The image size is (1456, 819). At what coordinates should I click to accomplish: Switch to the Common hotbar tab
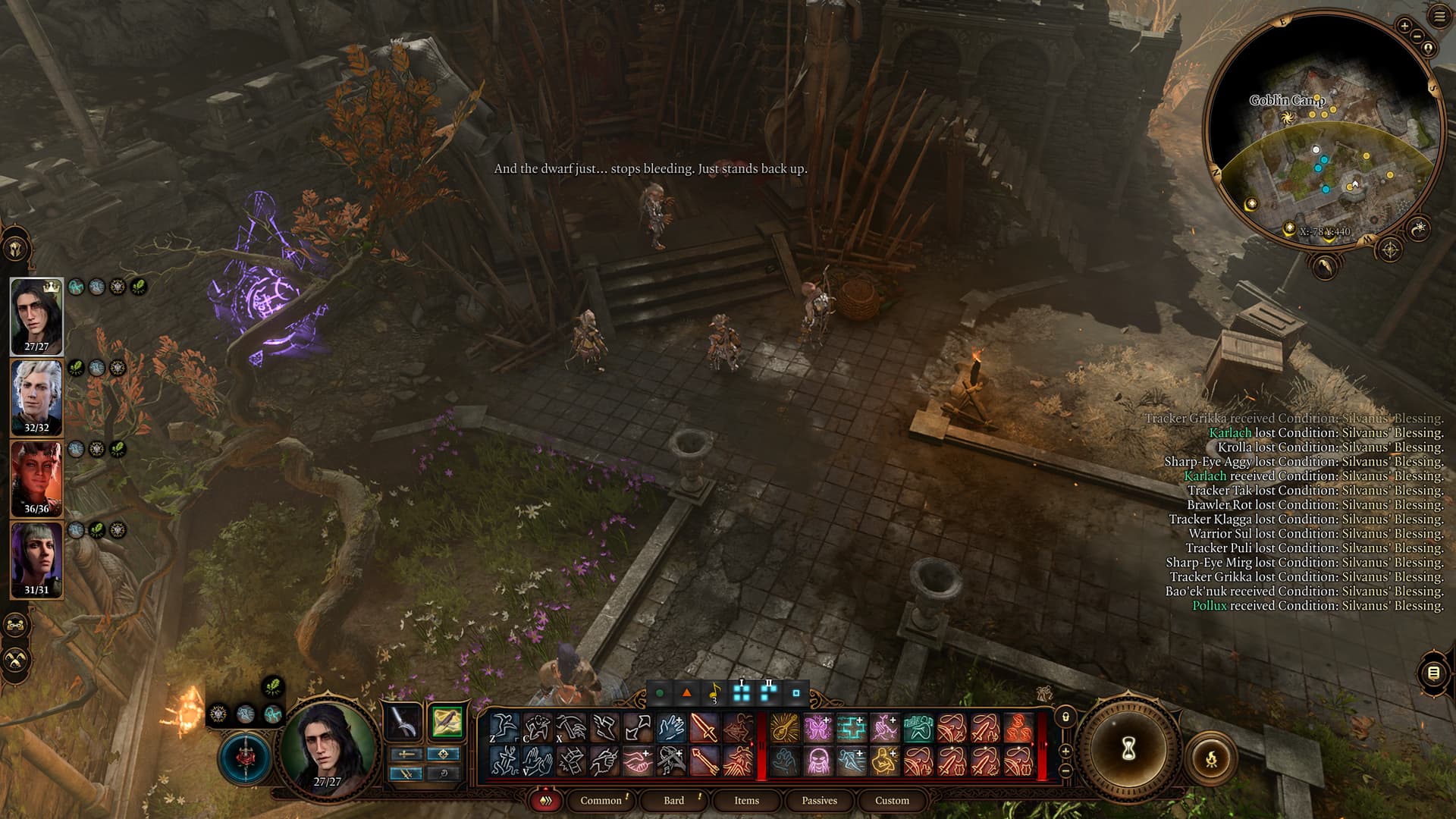click(x=601, y=800)
